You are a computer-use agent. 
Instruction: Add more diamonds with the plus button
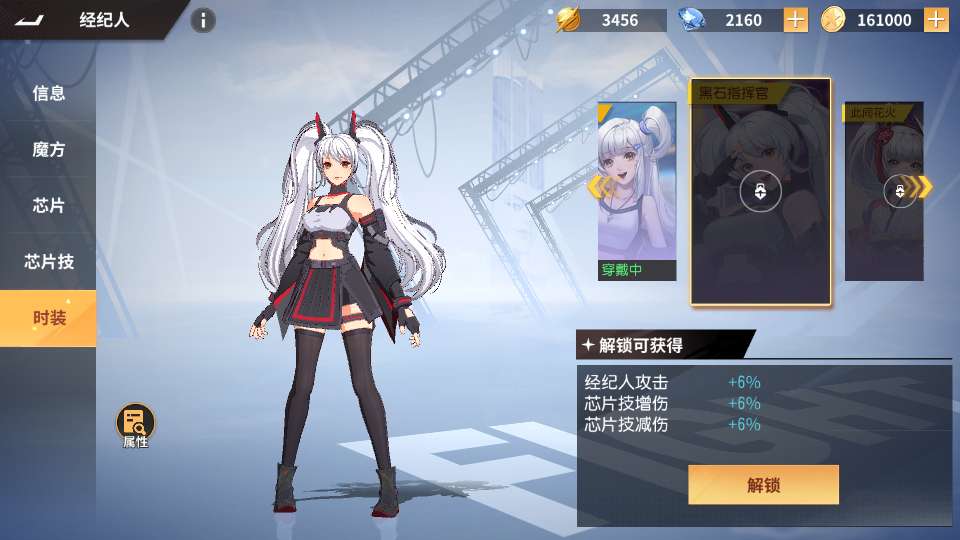pyautogui.click(x=796, y=20)
